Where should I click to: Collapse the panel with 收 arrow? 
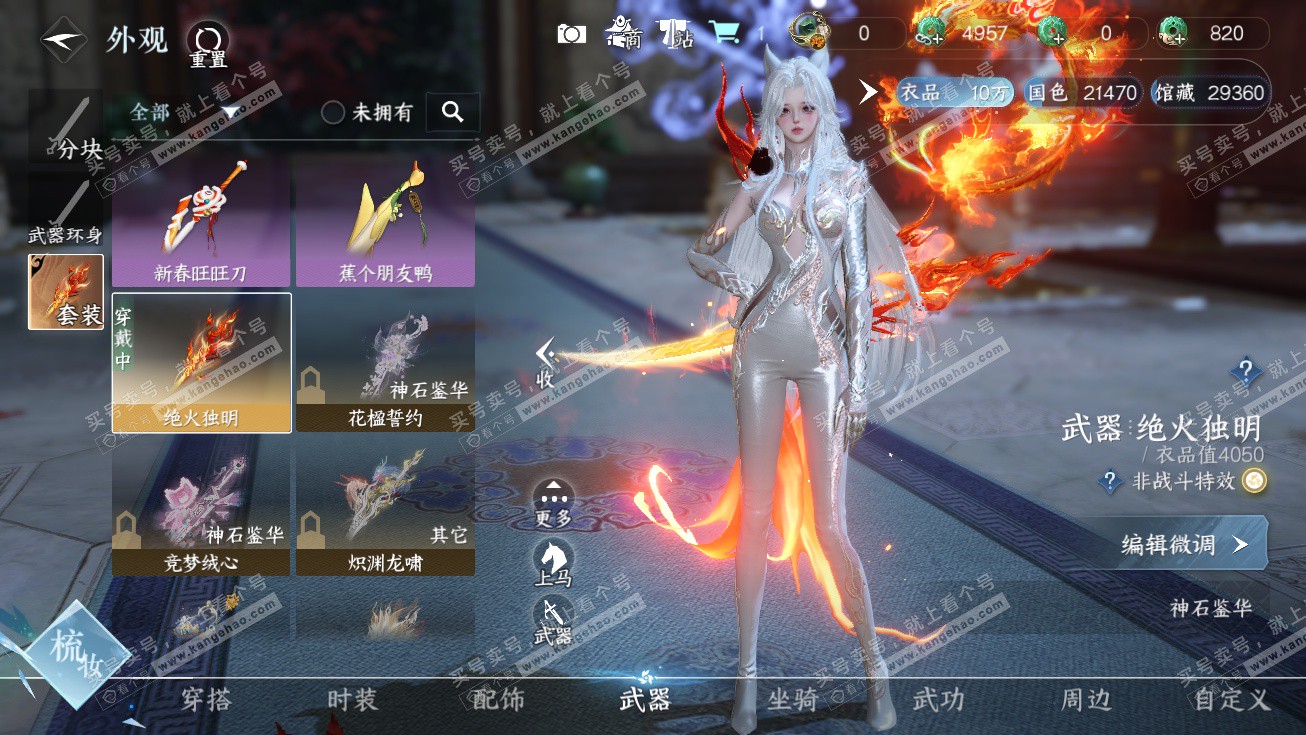545,364
